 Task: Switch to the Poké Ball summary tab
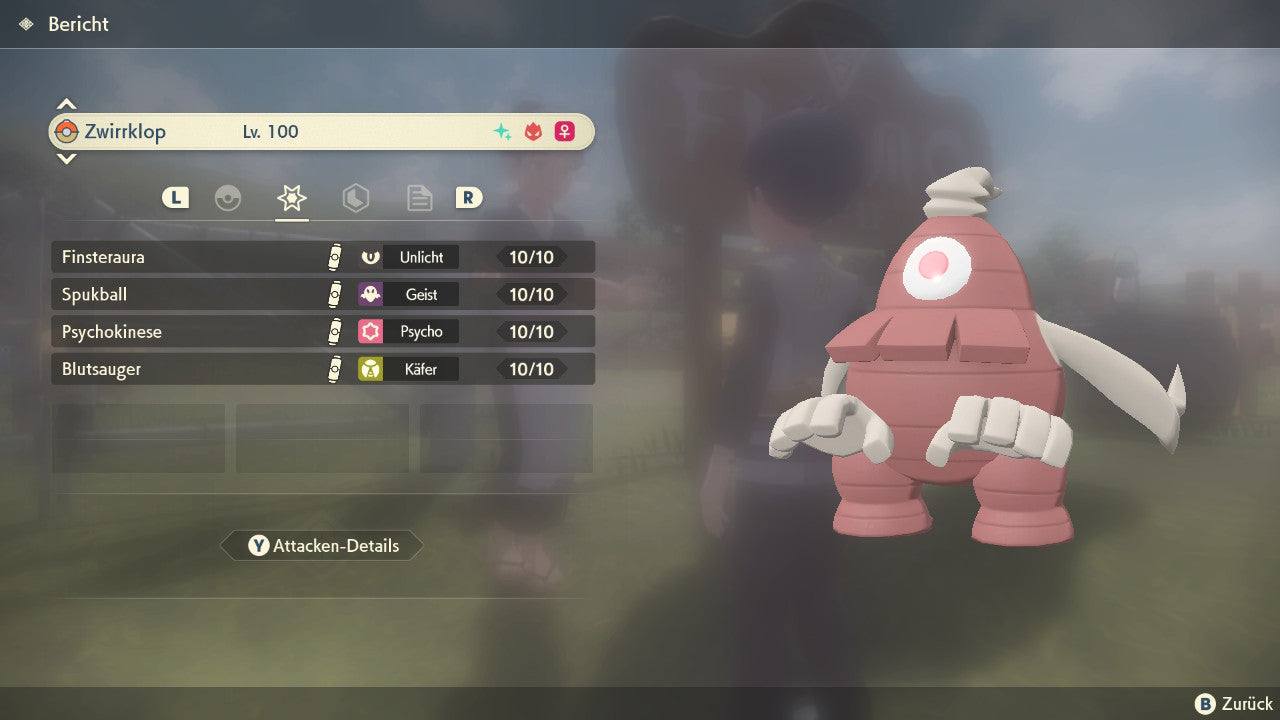[228, 198]
